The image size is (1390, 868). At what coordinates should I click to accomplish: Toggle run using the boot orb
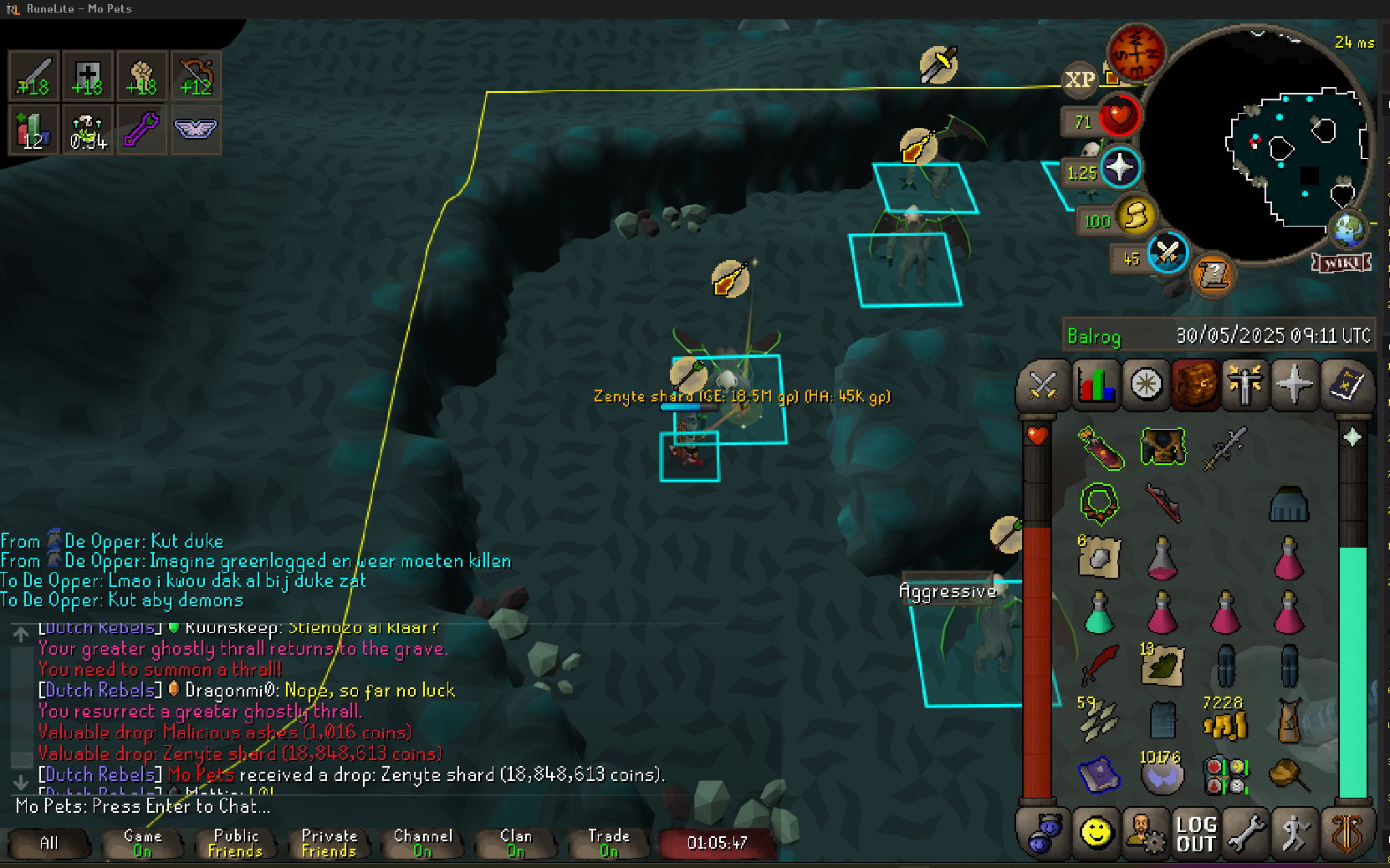(1136, 217)
